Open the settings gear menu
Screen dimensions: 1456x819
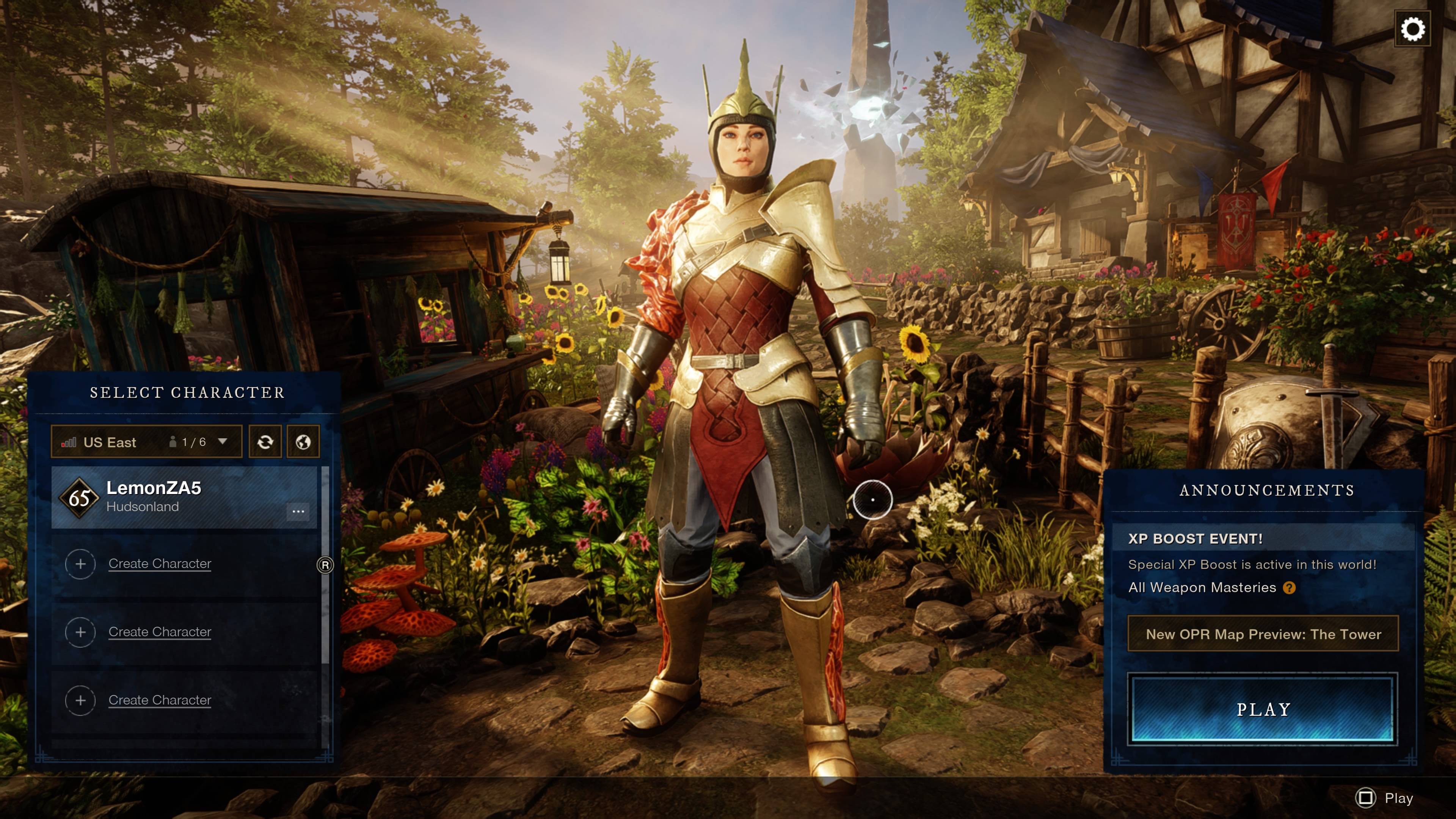1412,29
